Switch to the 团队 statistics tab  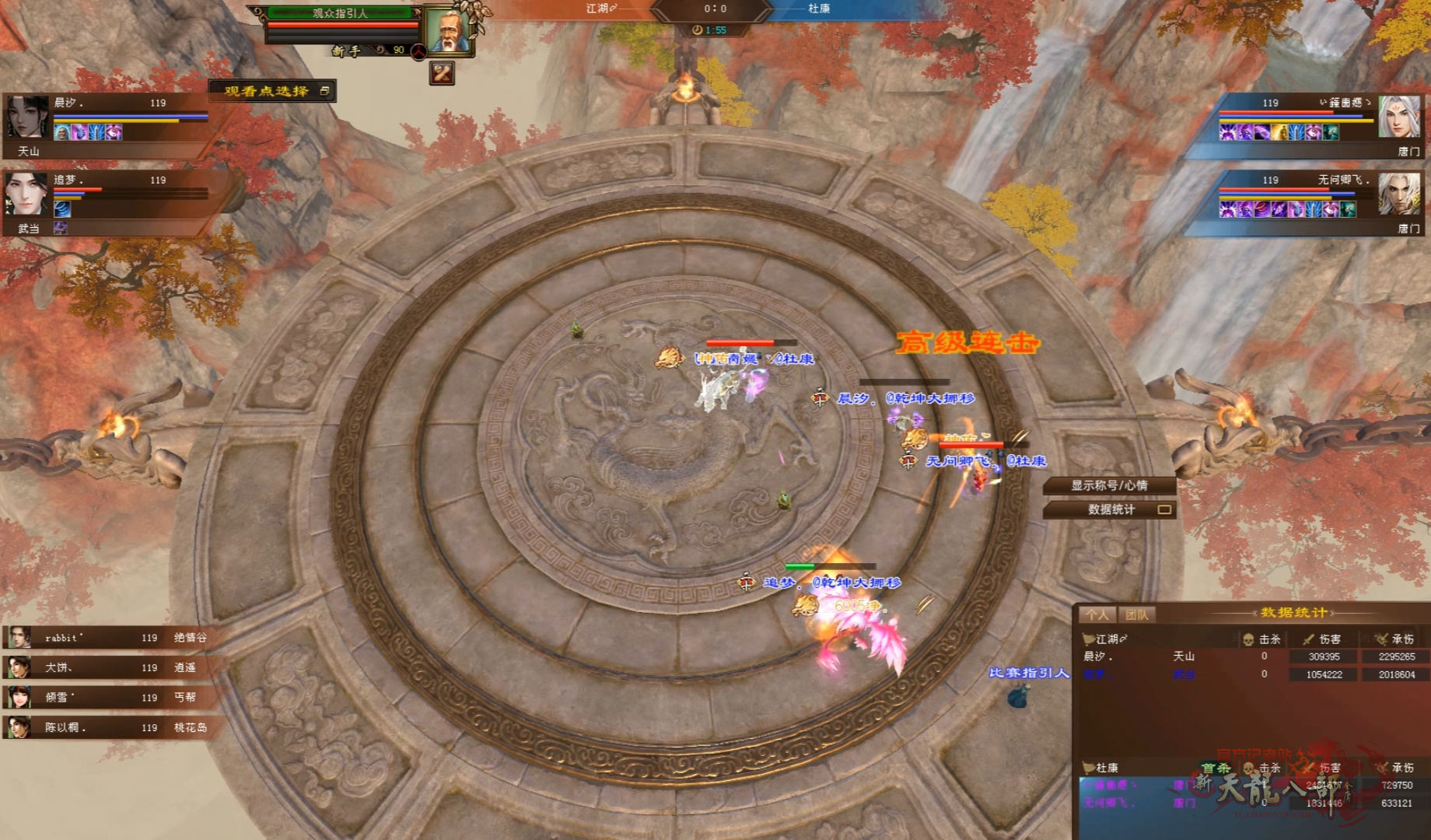(x=1136, y=614)
